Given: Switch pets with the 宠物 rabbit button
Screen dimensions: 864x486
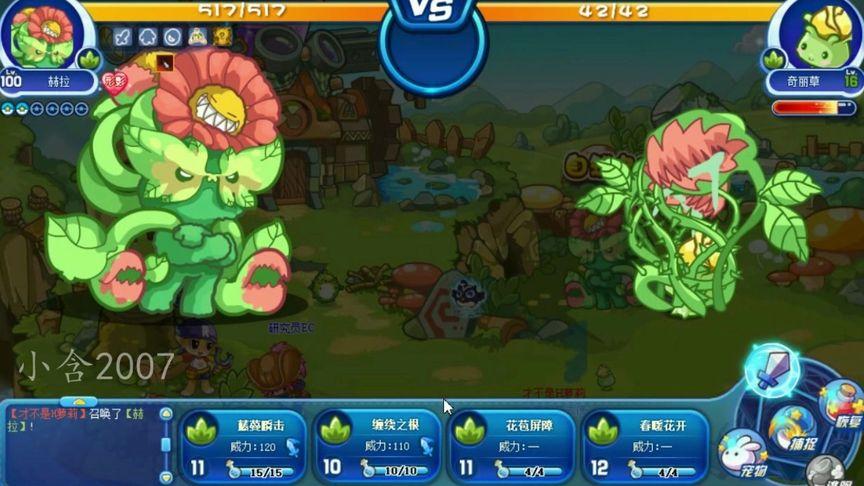Looking at the screenshot, I should [743, 453].
